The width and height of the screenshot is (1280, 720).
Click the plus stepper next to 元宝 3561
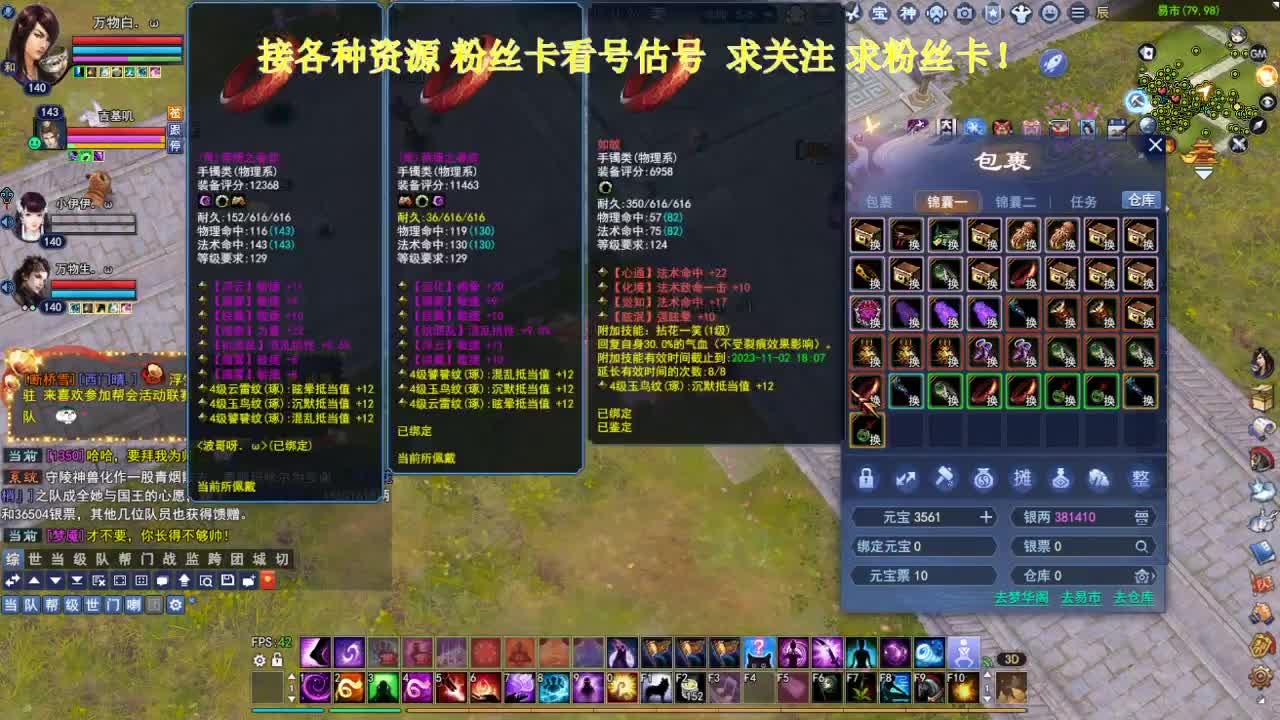point(986,517)
